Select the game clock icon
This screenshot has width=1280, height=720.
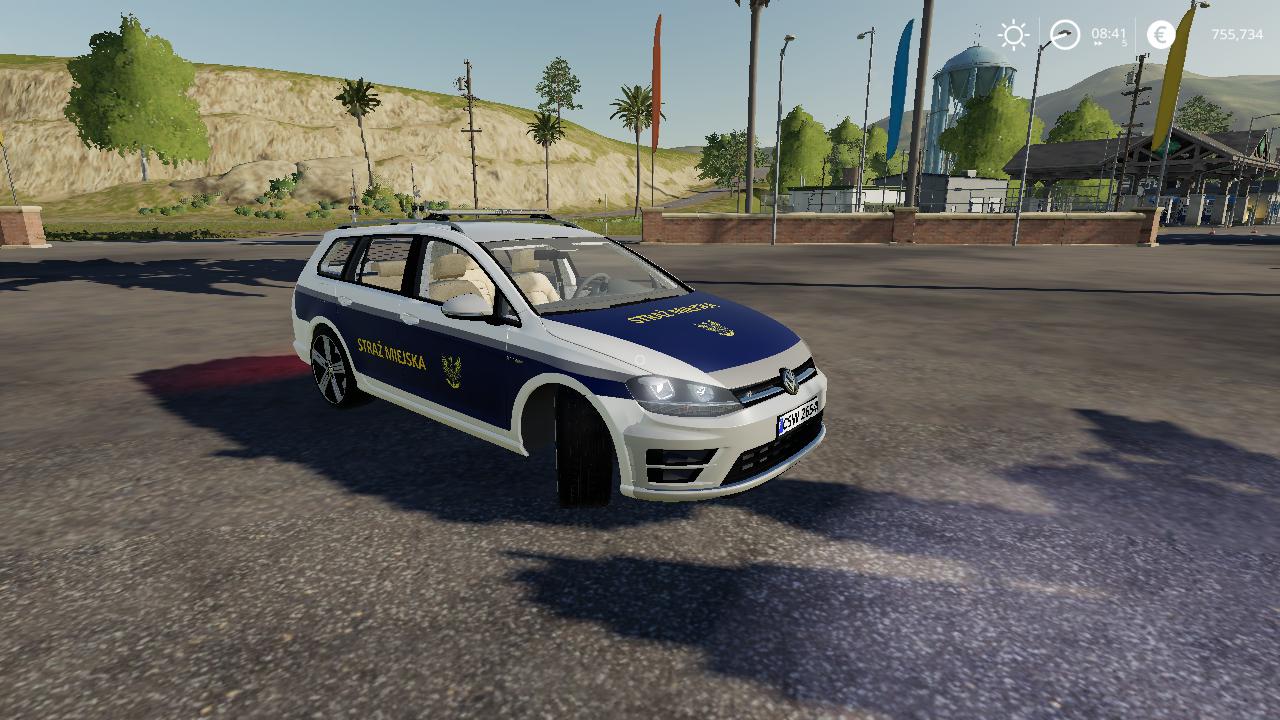click(1065, 35)
